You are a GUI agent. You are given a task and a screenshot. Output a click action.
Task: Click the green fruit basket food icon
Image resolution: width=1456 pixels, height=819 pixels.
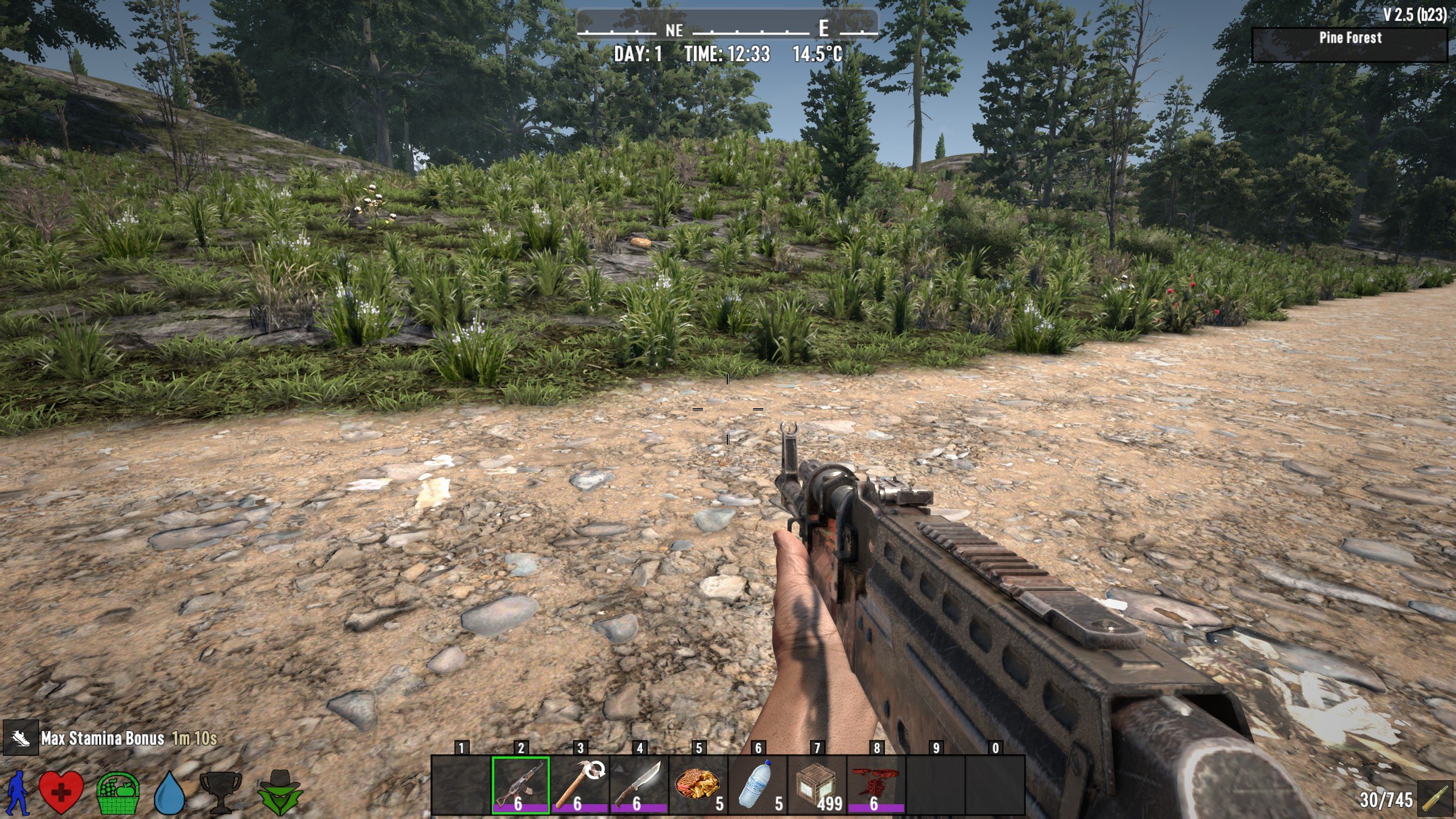118,792
